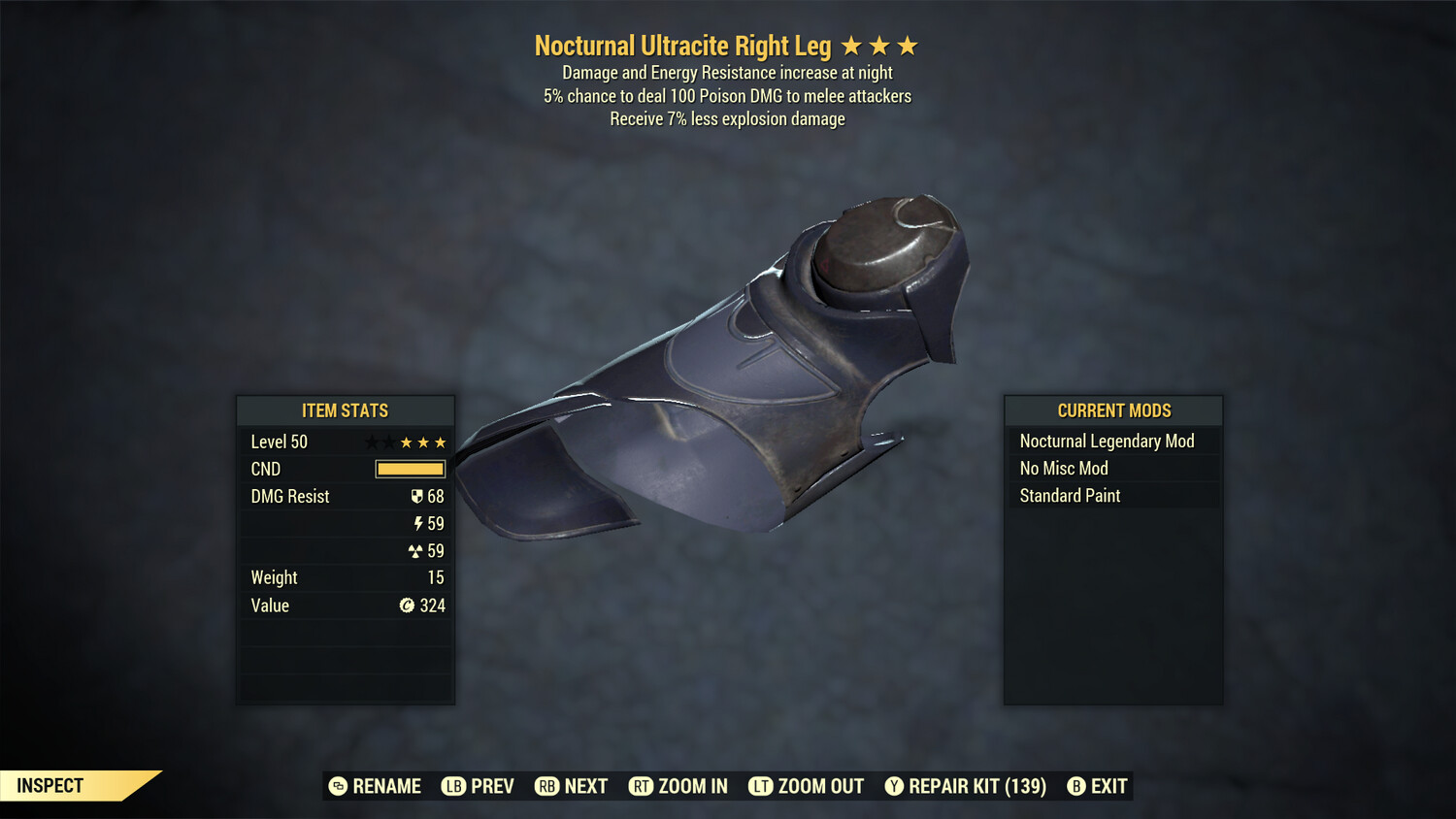Click the shield icon next to DMG Resist

[417, 496]
